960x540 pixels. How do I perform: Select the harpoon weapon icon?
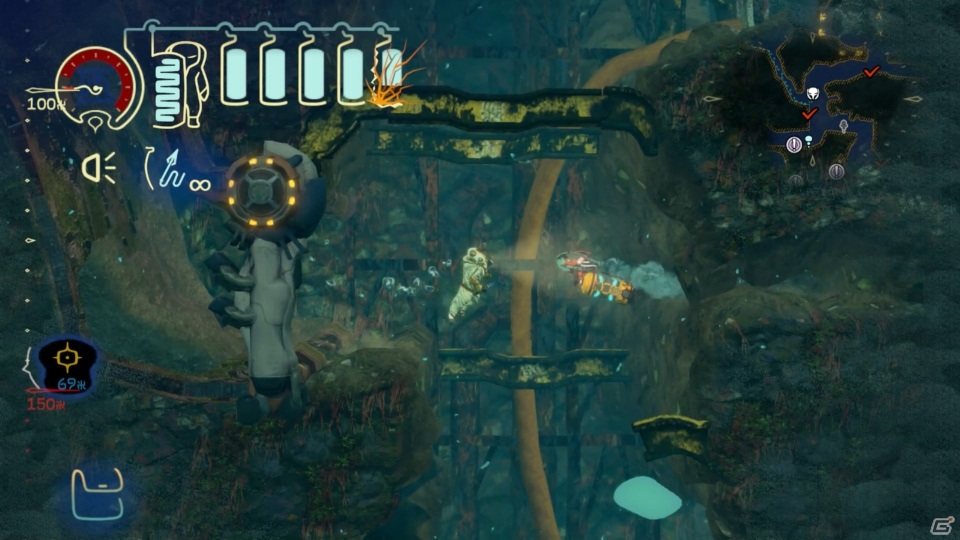coord(172,170)
